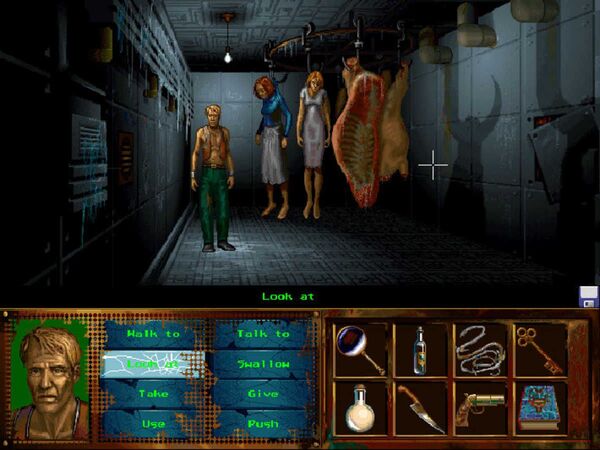Select the coiled chain inventory item
600x450 pixels.
[480, 349]
